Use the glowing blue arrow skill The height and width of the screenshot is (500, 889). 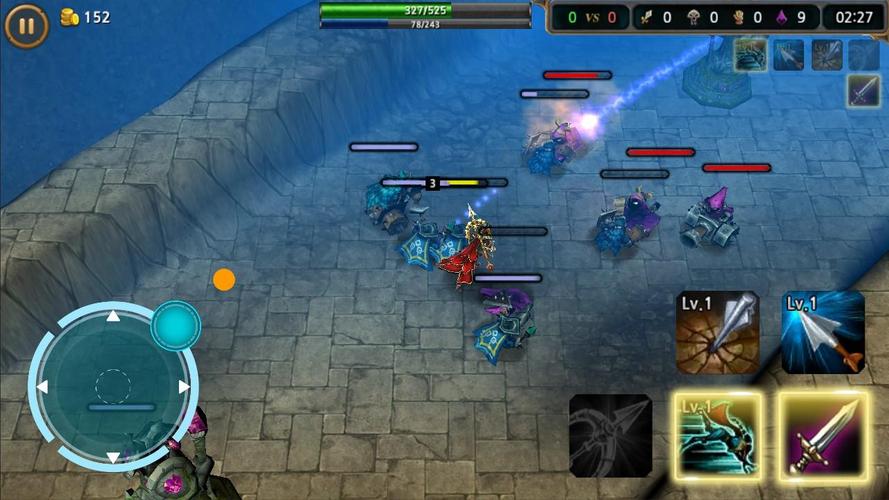822,332
